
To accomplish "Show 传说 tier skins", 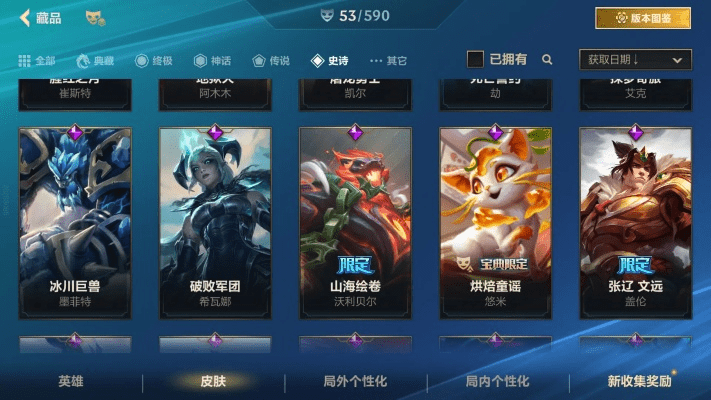I will coord(272,60).
